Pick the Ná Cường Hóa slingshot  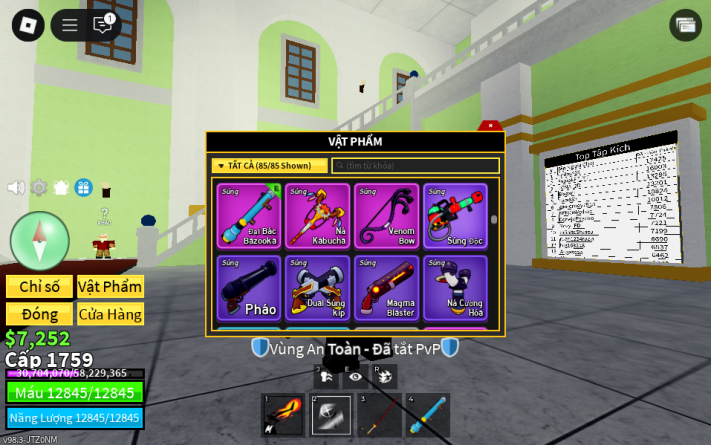[455, 288]
